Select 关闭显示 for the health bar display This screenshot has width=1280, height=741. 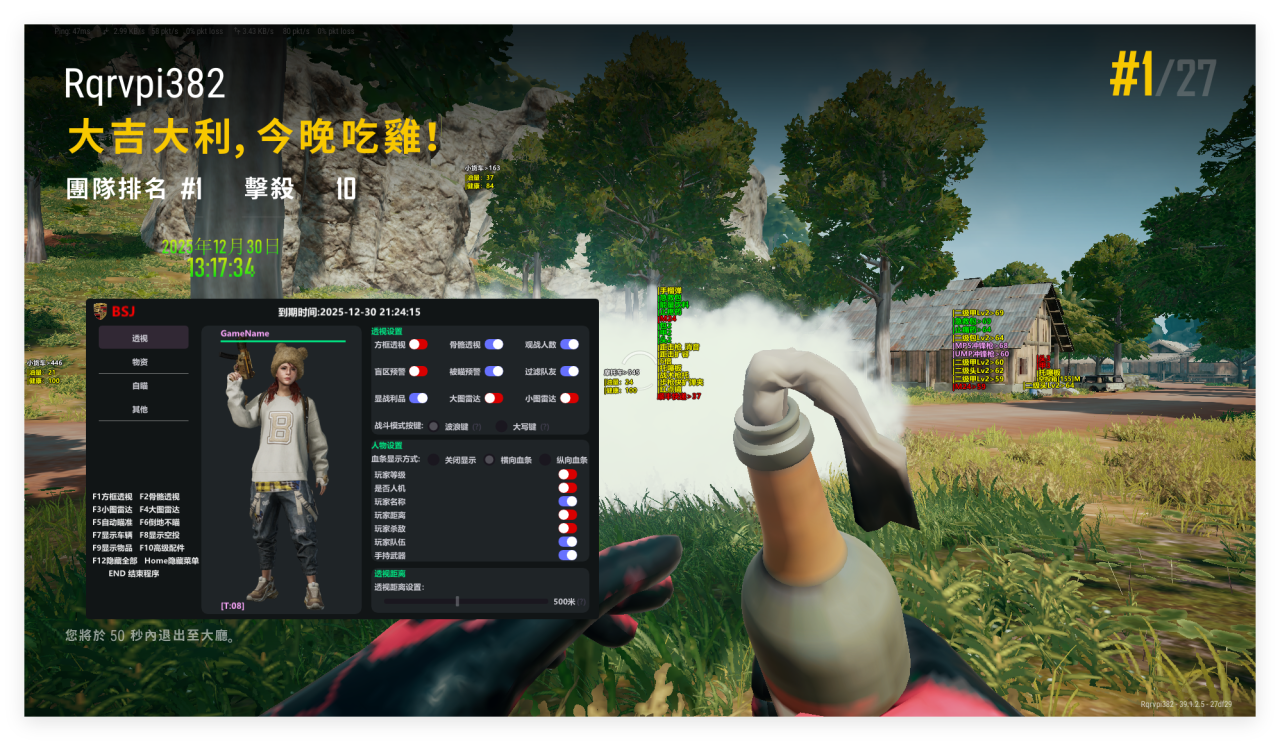coord(434,460)
